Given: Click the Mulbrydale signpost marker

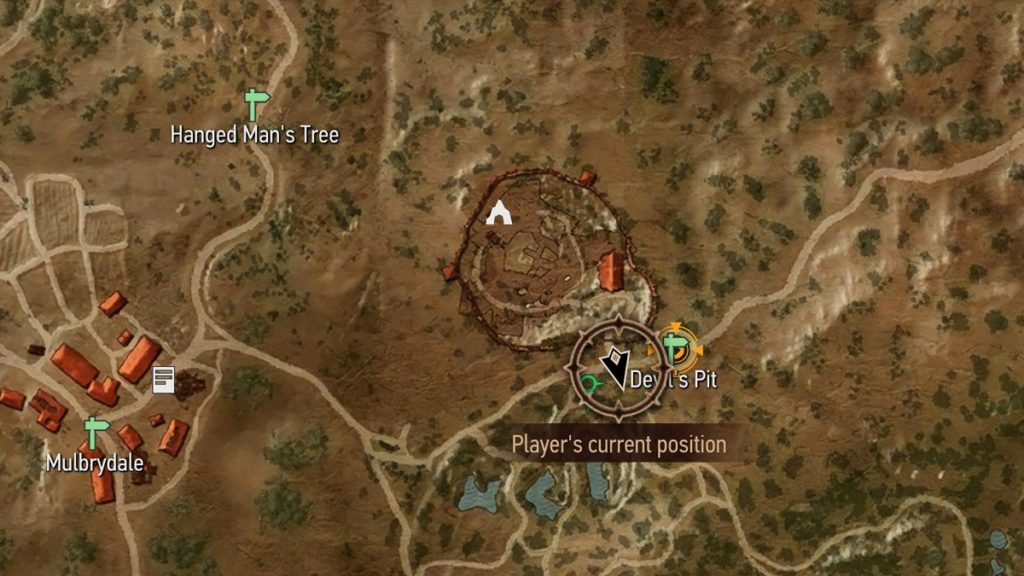Looking at the screenshot, I should pos(96,433).
